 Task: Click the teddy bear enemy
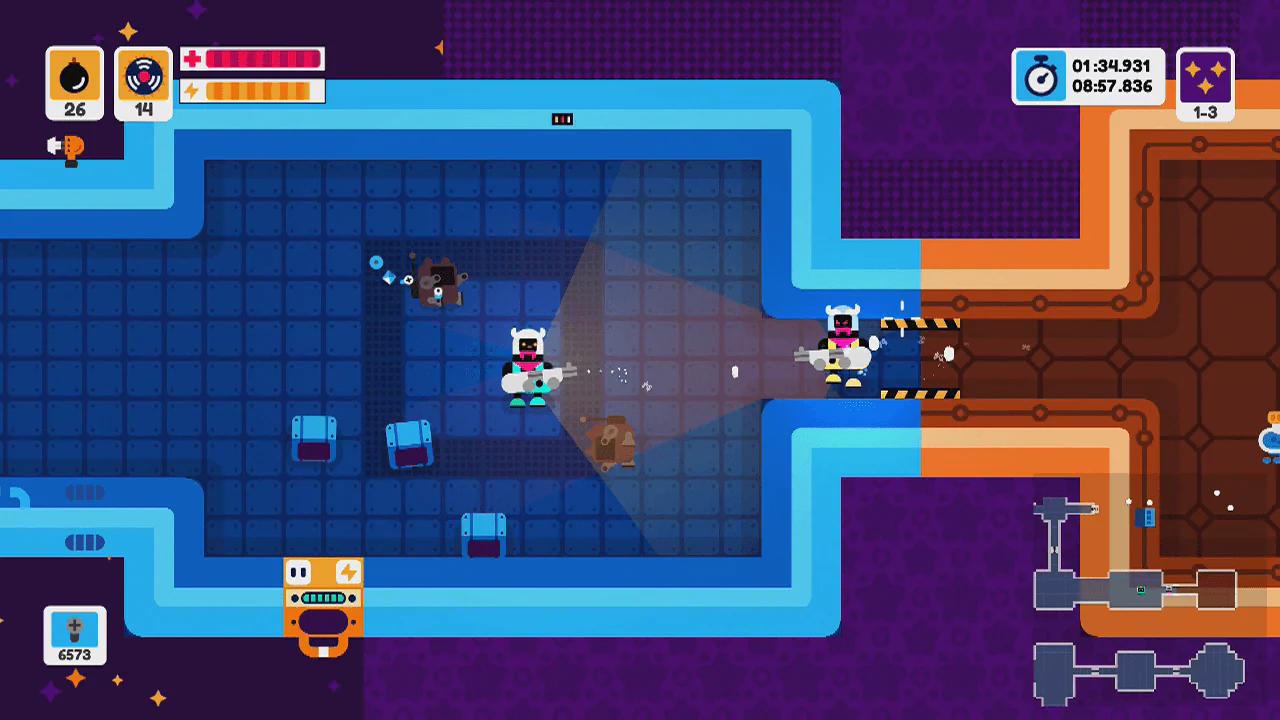coord(440,283)
